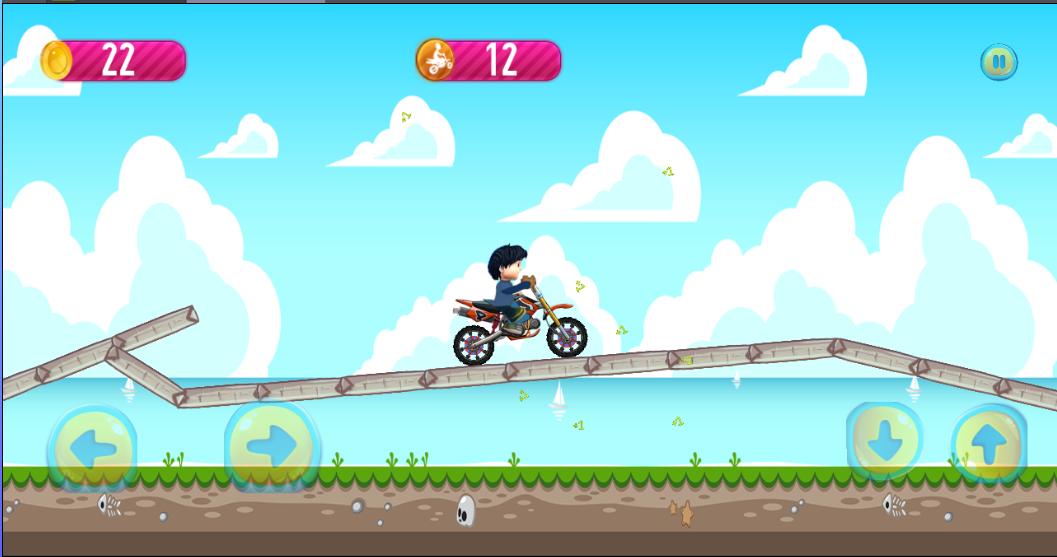Hit the down arrow bubble button
The height and width of the screenshot is (557, 1057).
(885, 440)
